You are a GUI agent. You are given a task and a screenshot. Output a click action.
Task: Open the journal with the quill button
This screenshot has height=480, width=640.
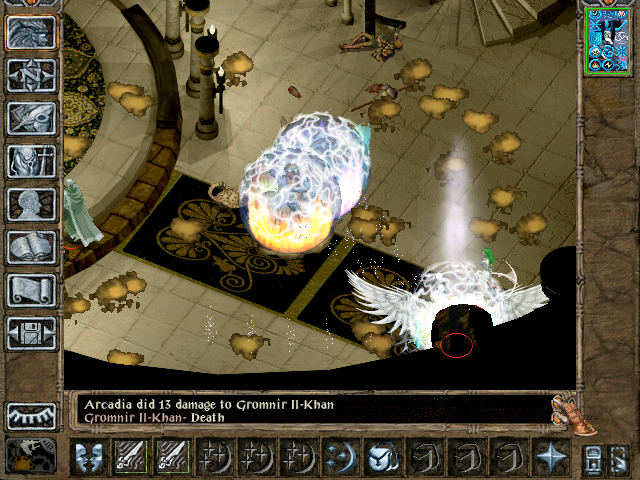30,118
